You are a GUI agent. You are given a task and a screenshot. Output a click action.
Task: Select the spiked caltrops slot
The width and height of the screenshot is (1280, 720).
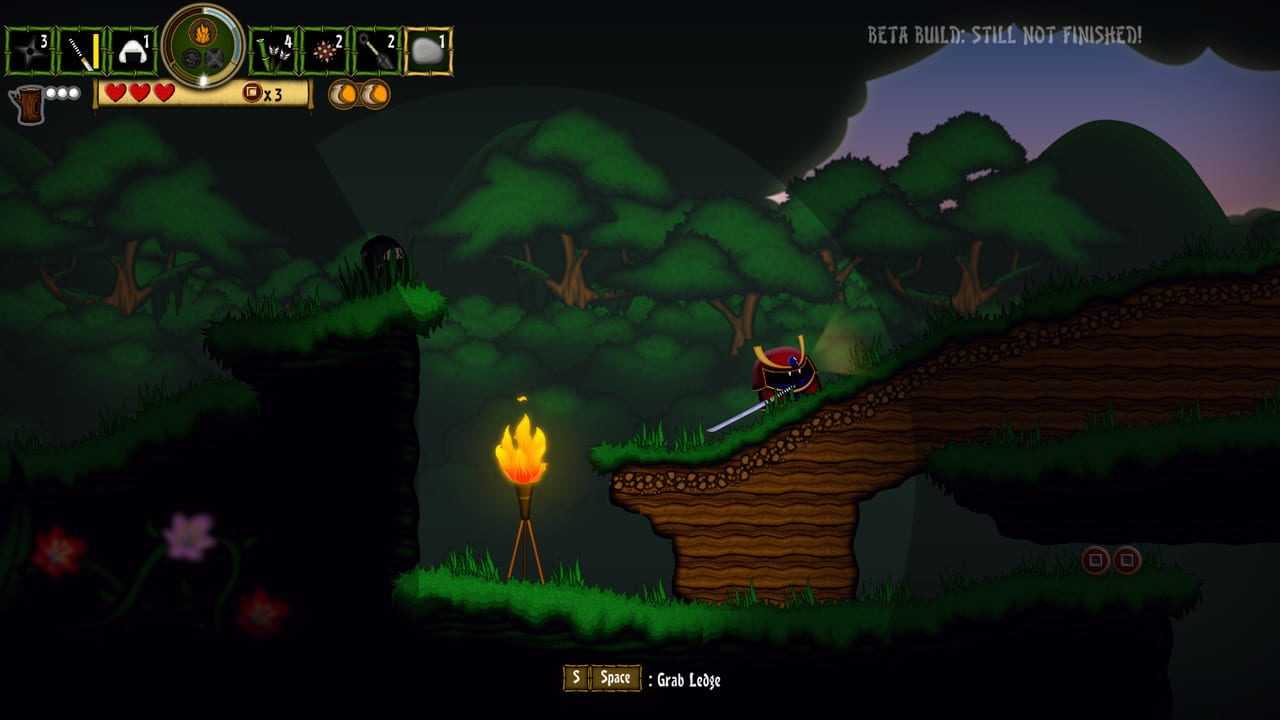(325, 51)
